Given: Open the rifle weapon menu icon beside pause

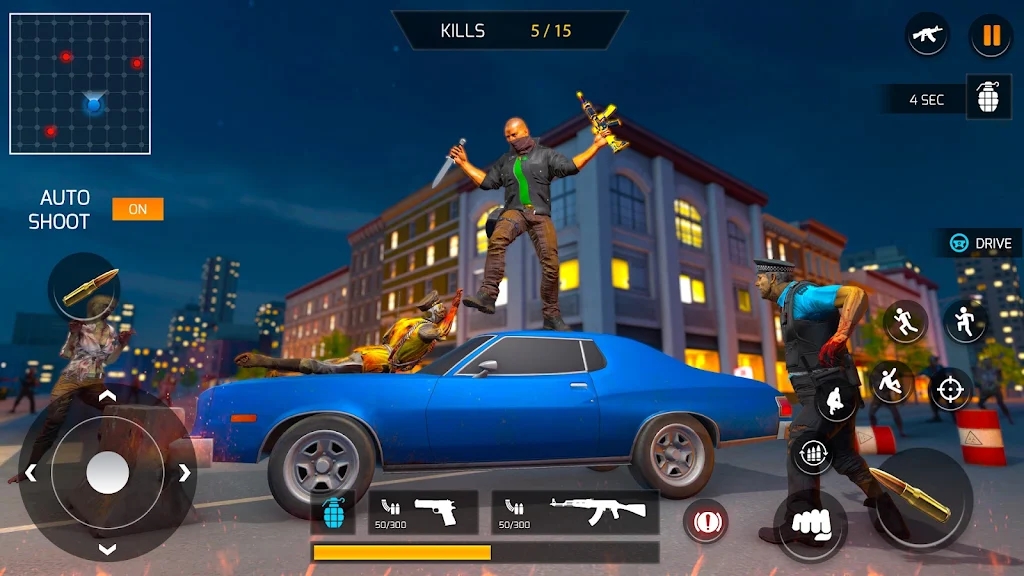Looking at the screenshot, I should 927,35.
